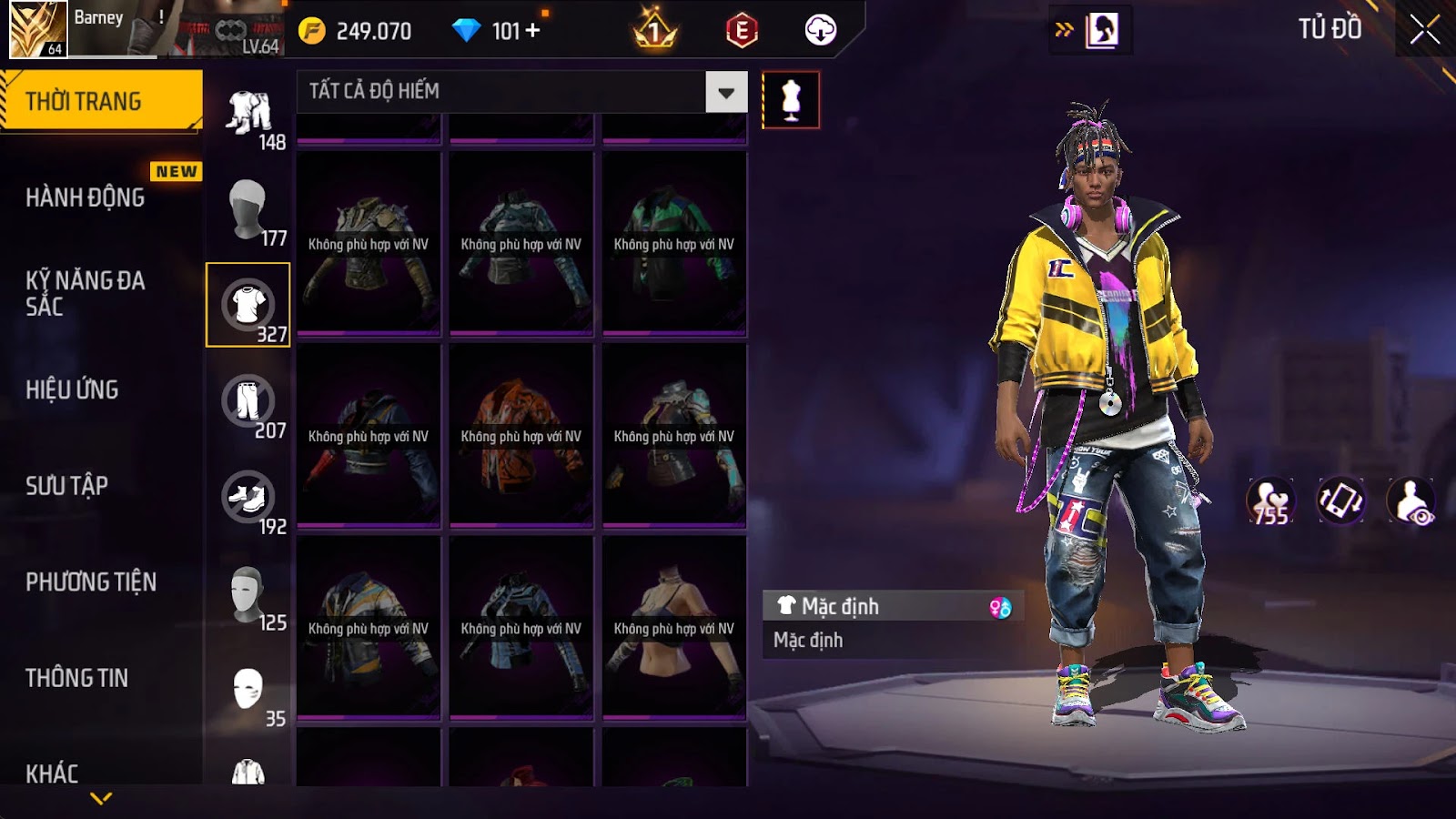Switch to PHƯƠNG TIỆN category
The image size is (1456, 819).
pos(91,581)
